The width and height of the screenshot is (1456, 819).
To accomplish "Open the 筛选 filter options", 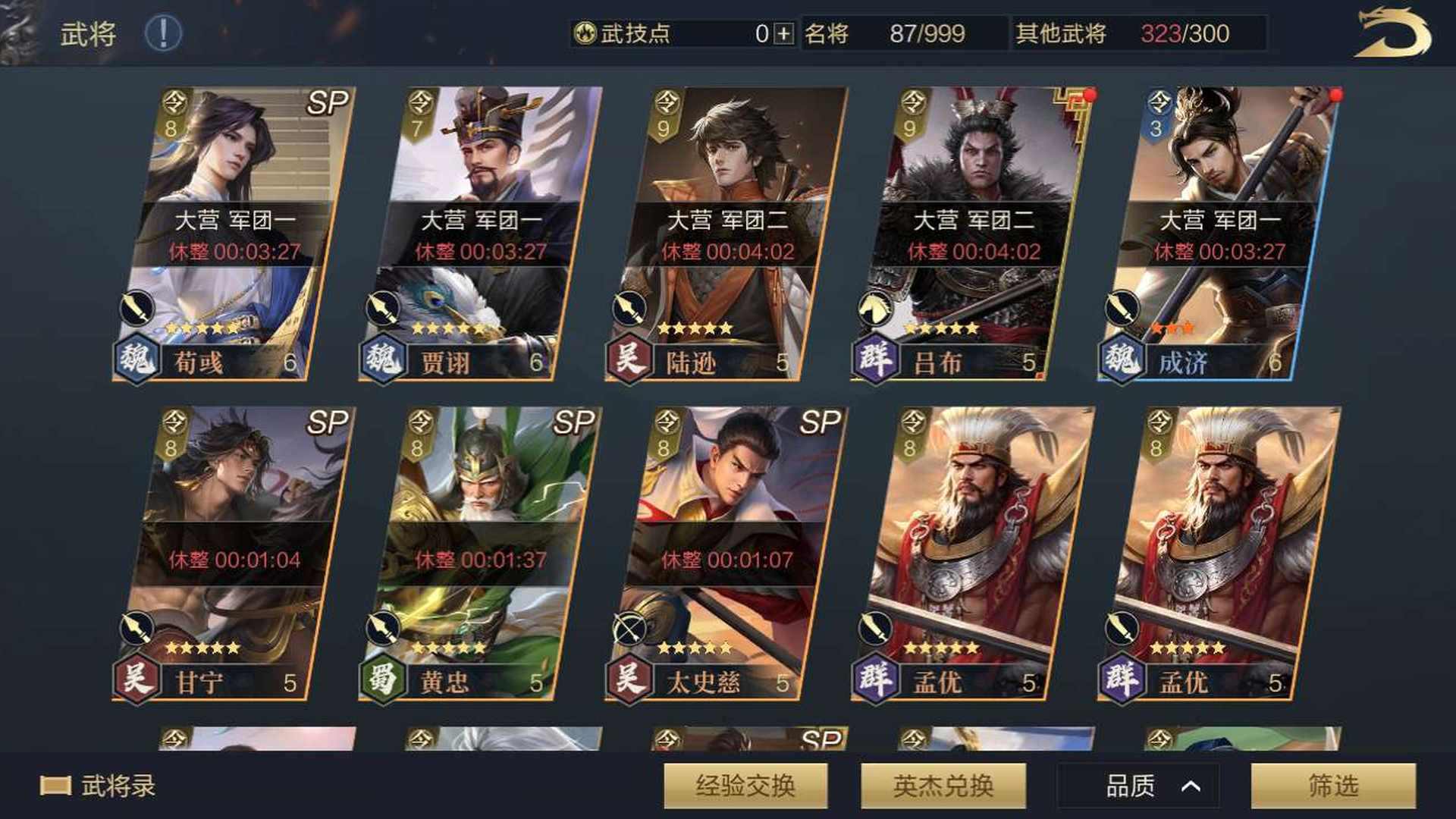I will (x=1332, y=786).
